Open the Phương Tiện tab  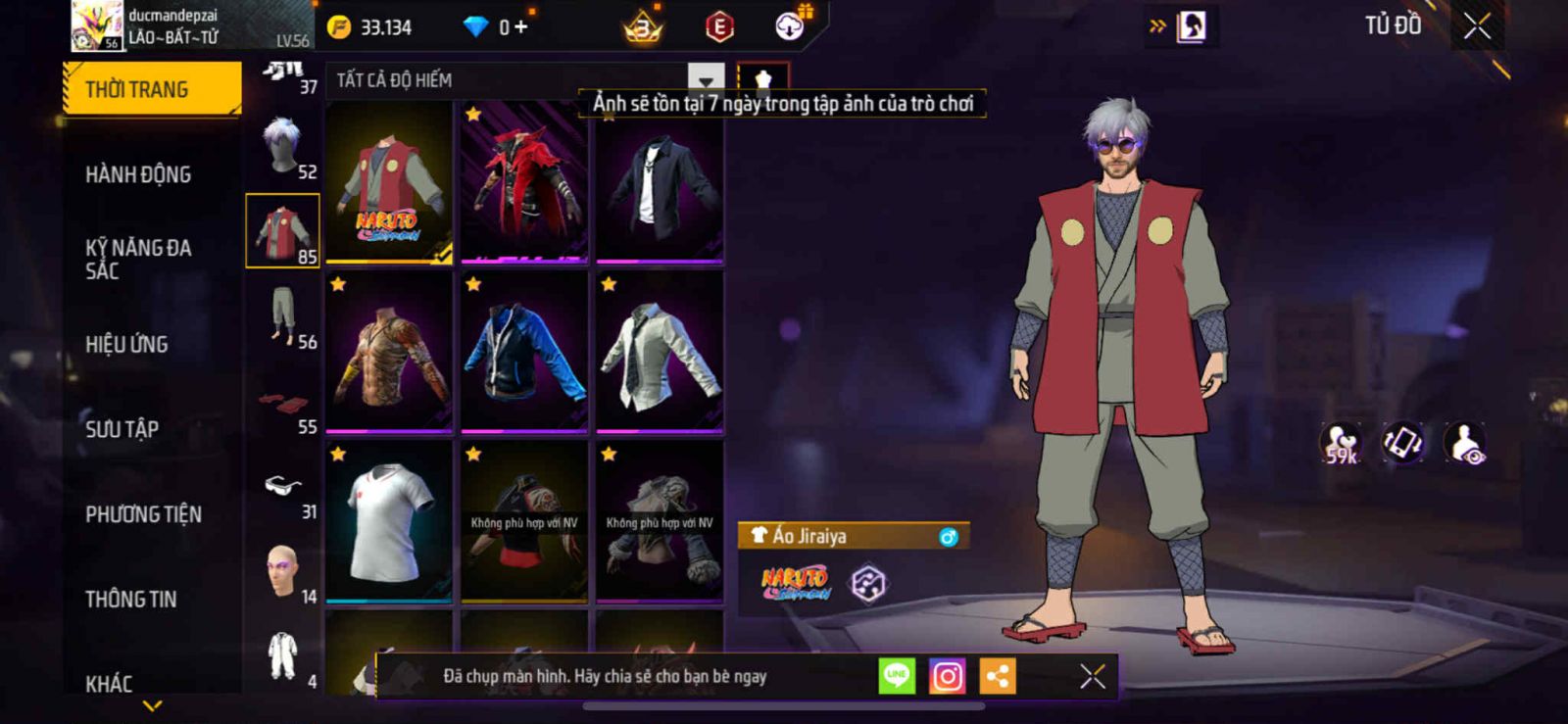click(143, 514)
